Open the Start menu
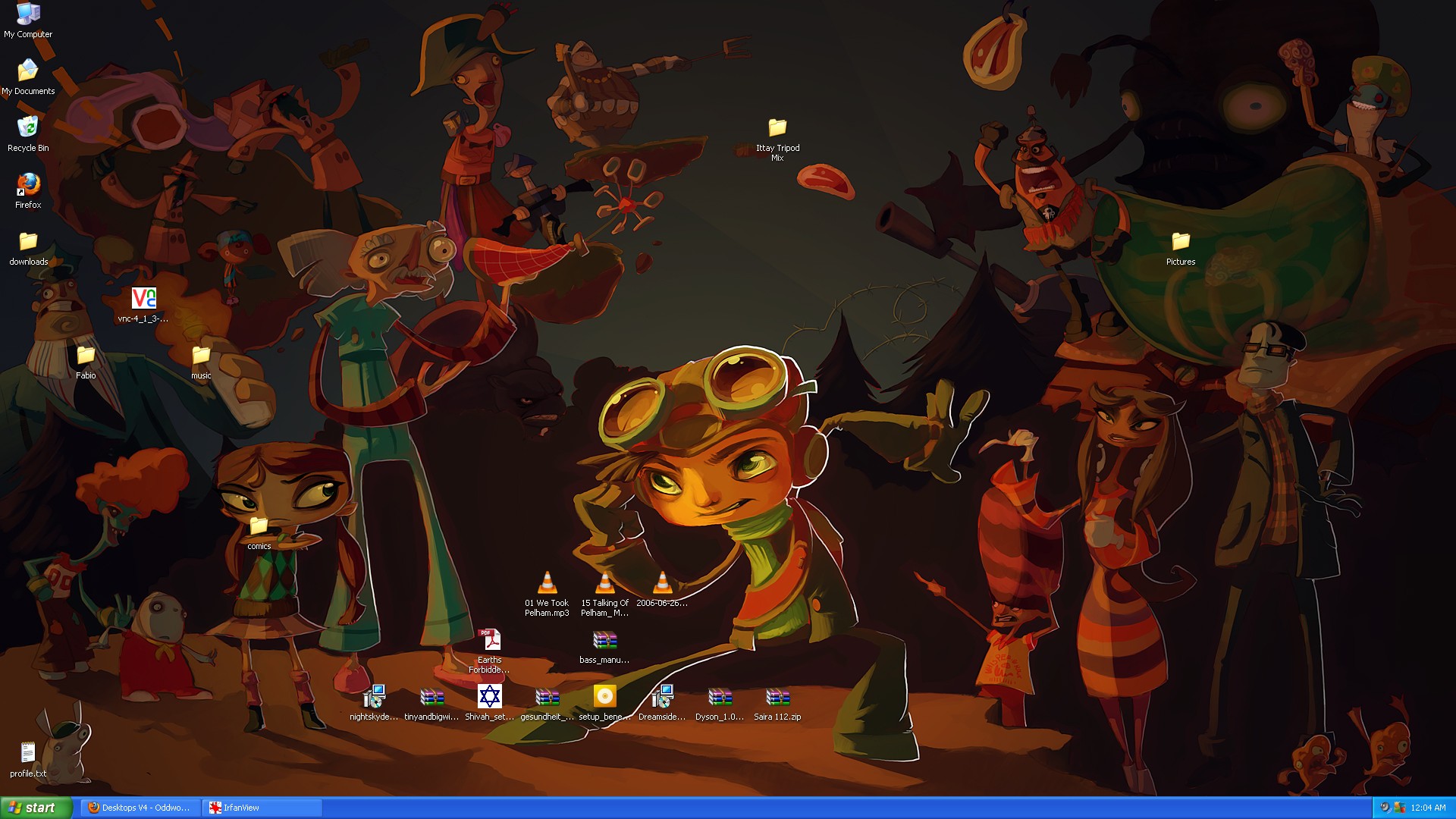The width and height of the screenshot is (1456, 819). 36,808
